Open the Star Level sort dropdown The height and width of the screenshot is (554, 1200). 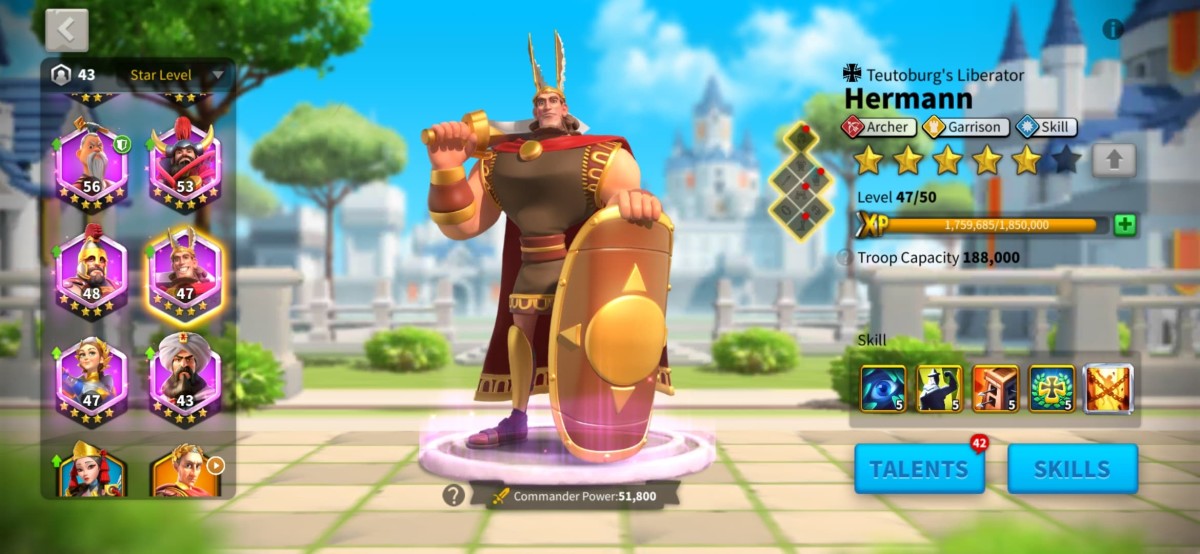[x=177, y=75]
